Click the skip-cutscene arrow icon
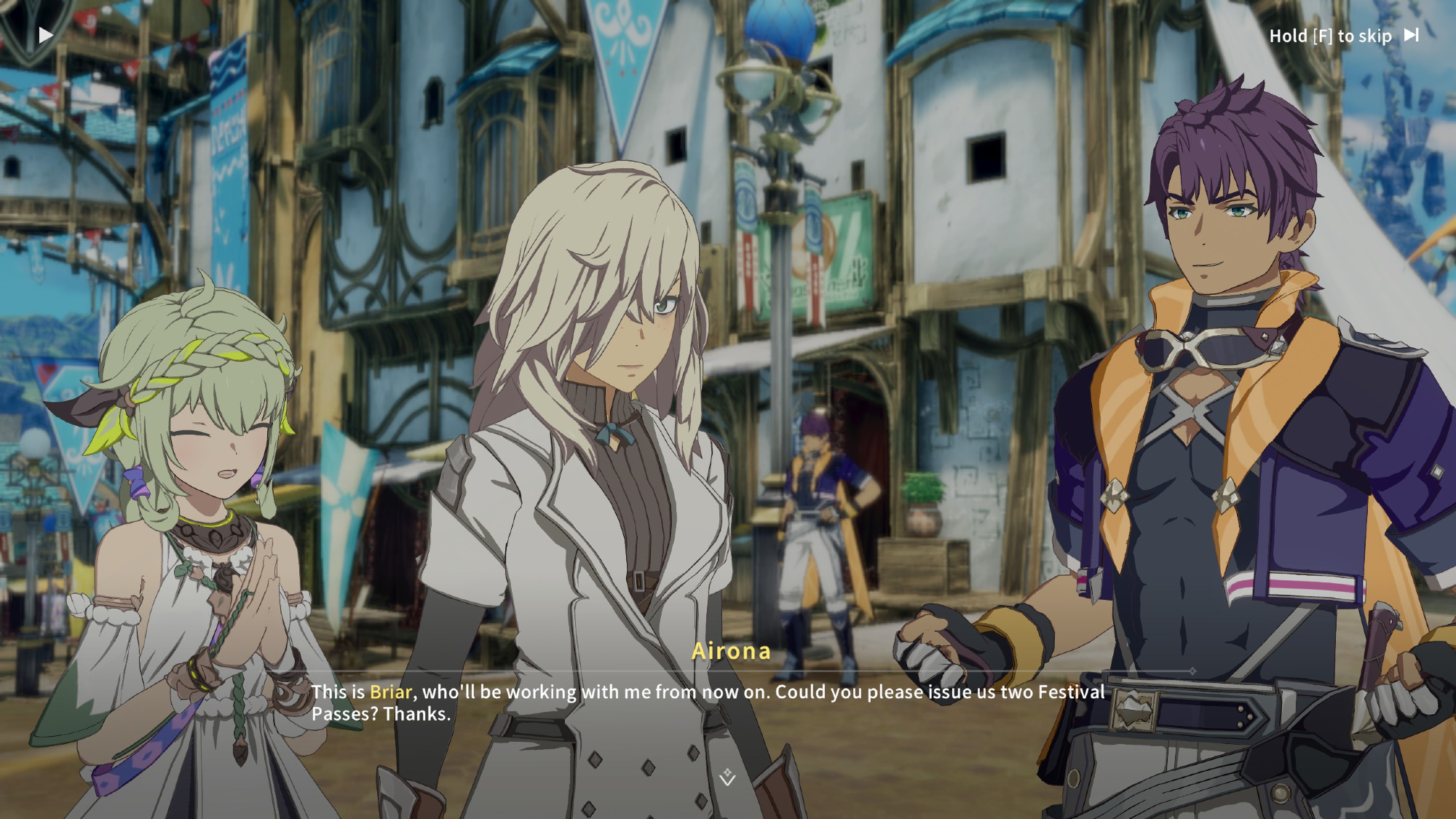The height and width of the screenshot is (819, 1456). click(x=1411, y=35)
